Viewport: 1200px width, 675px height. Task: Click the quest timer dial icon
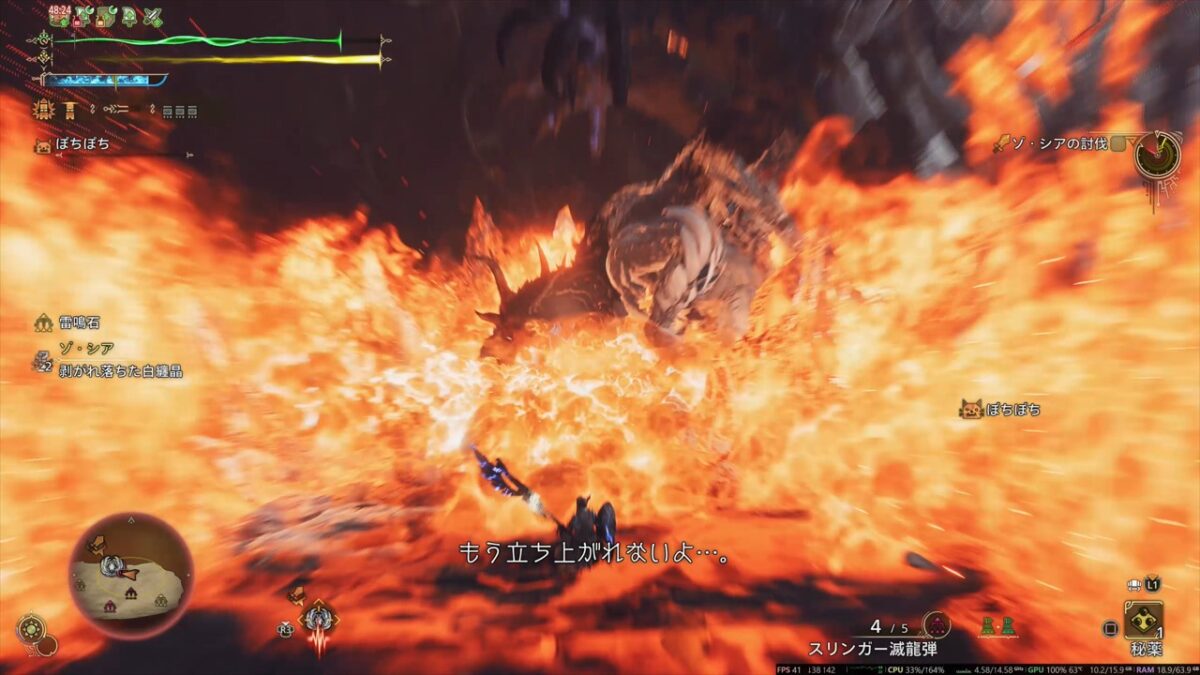(1157, 157)
